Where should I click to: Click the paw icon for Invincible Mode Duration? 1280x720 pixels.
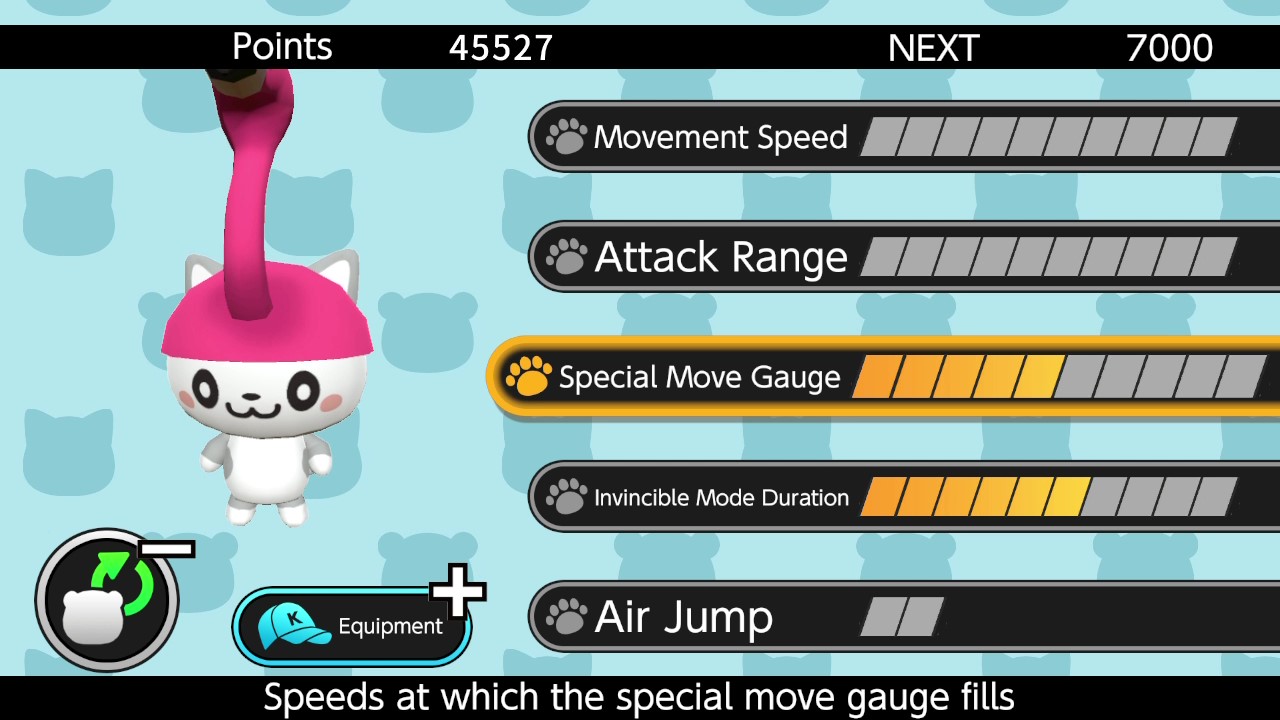pyautogui.click(x=566, y=496)
